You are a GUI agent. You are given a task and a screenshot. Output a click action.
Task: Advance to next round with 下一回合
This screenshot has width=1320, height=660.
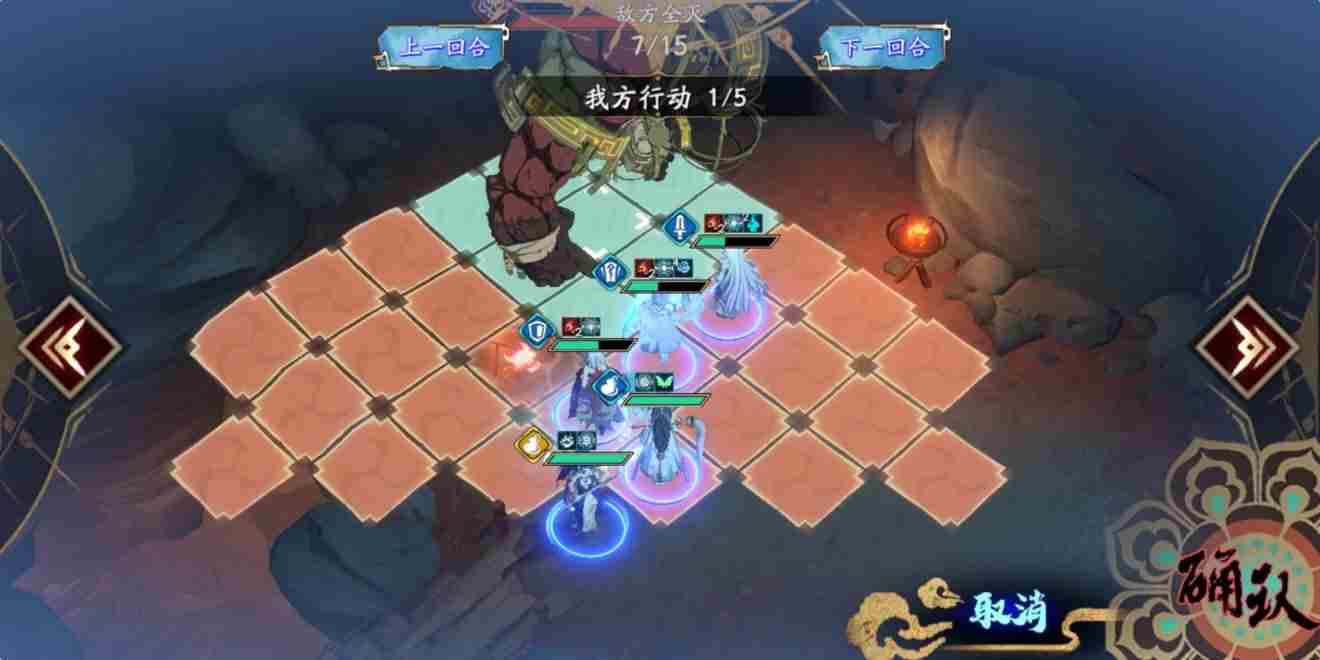pos(885,47)
